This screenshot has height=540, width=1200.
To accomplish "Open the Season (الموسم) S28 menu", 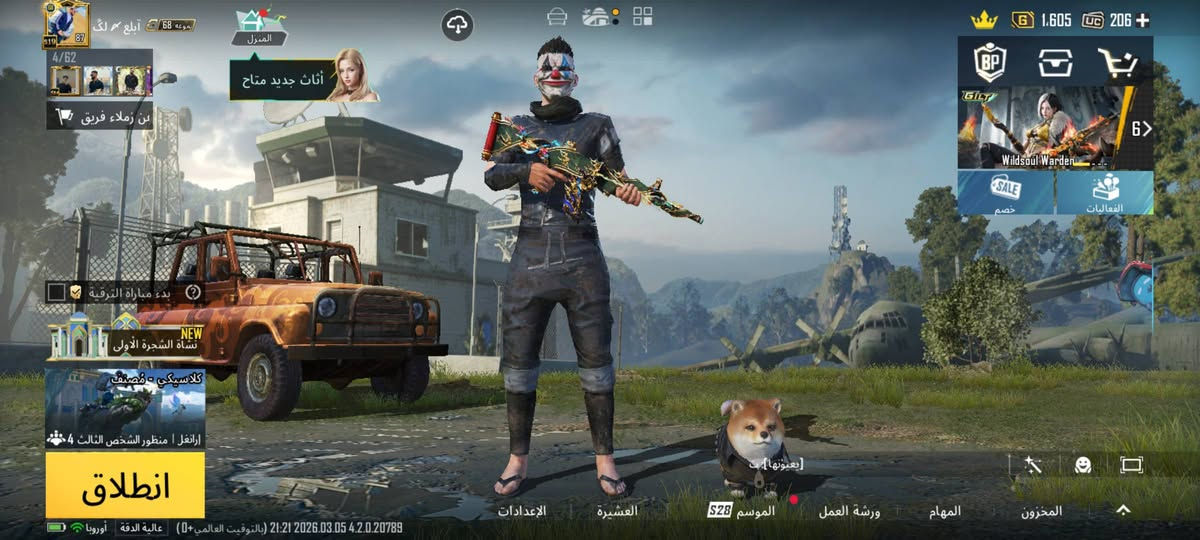I will [x=742, y=511].
